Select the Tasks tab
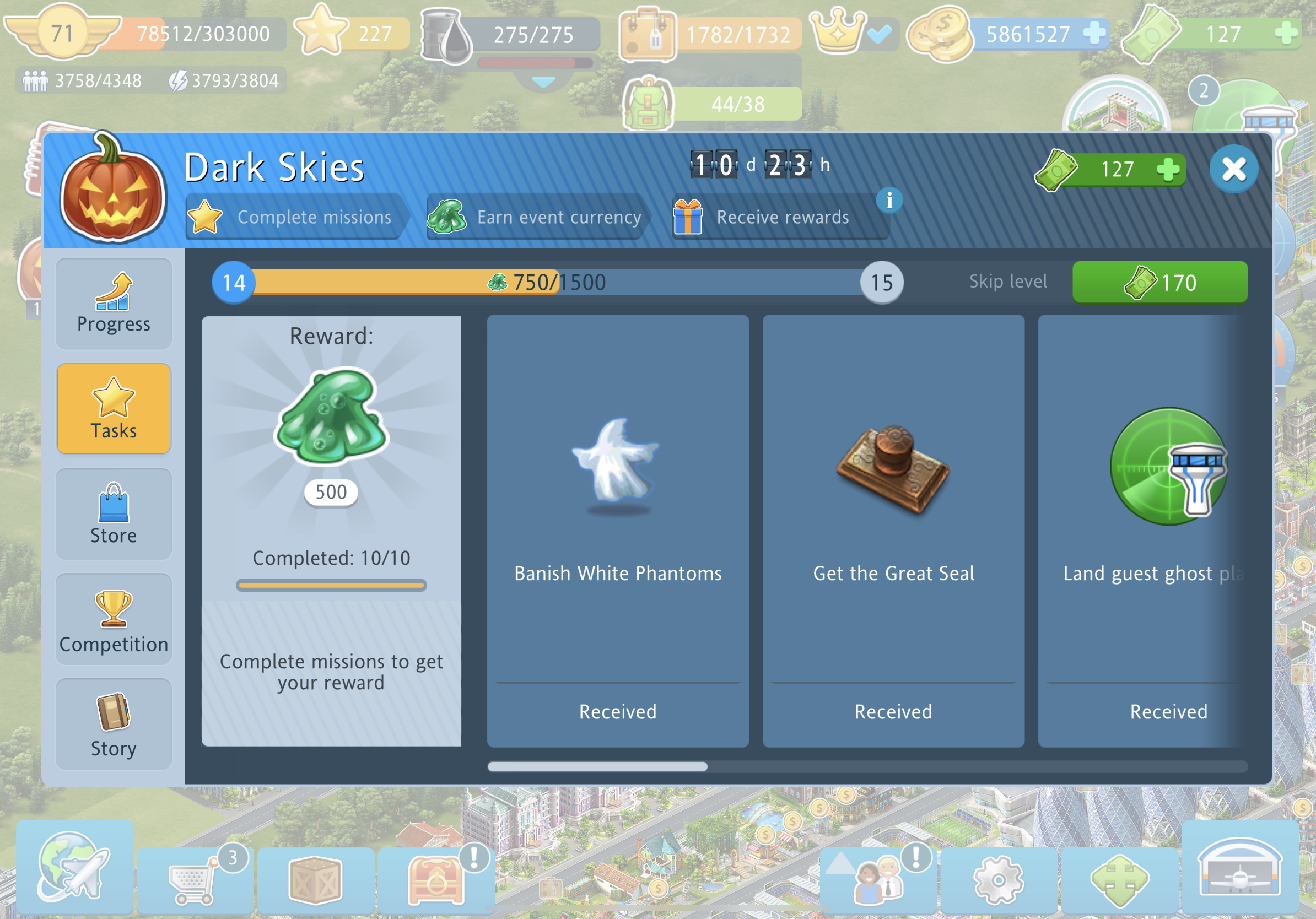The image size is (1316, 919). tap(114, 408)
